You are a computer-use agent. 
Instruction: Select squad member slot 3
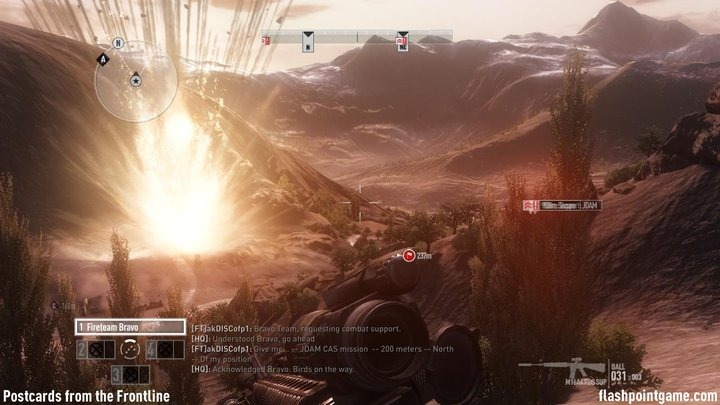click(x=130, y=374)
